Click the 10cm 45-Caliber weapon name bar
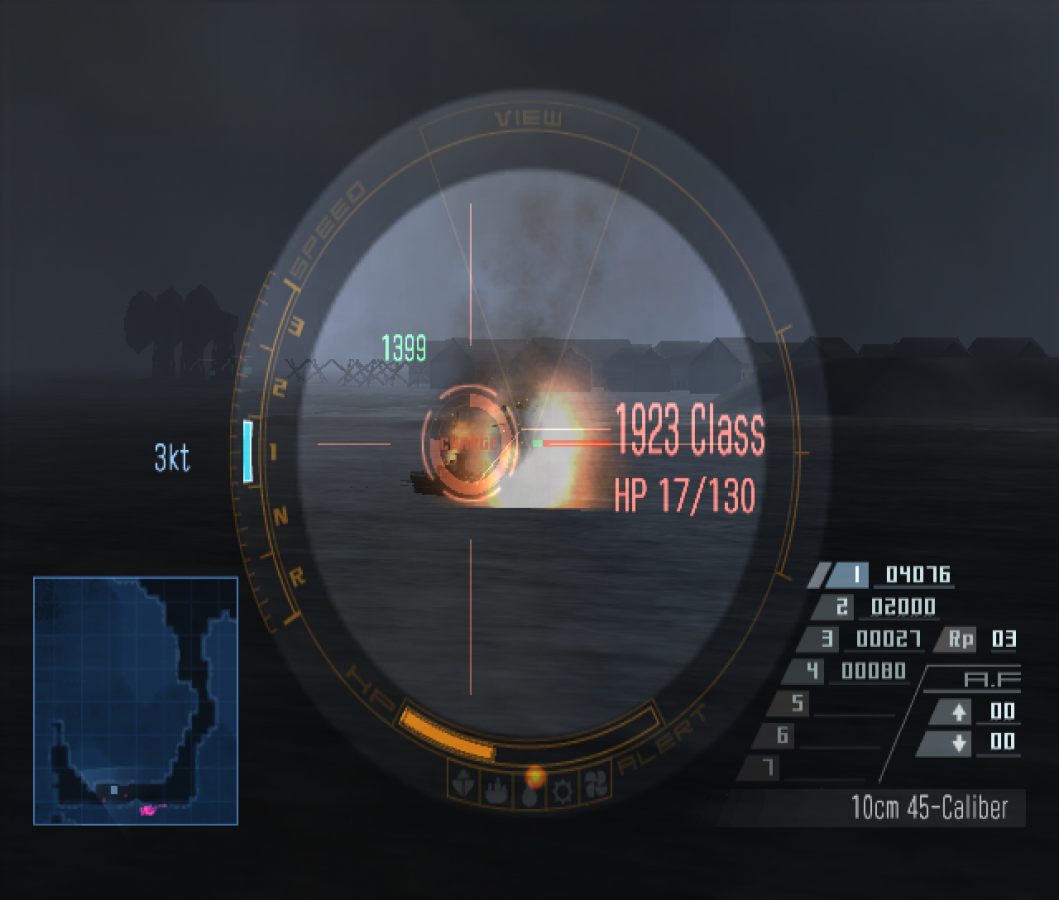1059x900 pixels. click(929, 808)
